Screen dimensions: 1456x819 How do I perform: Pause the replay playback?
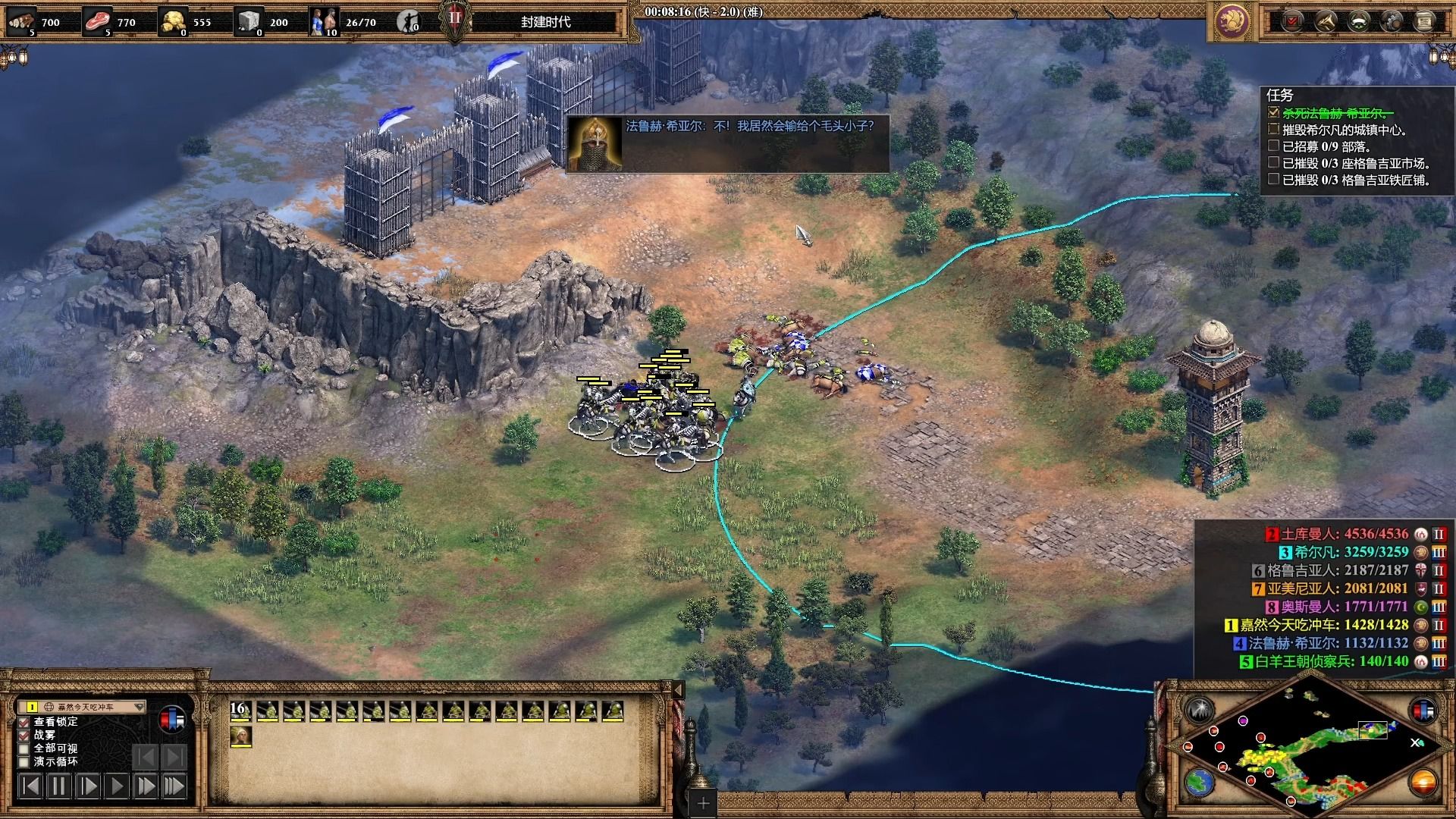pyautogui.click(x=58, y=786)
